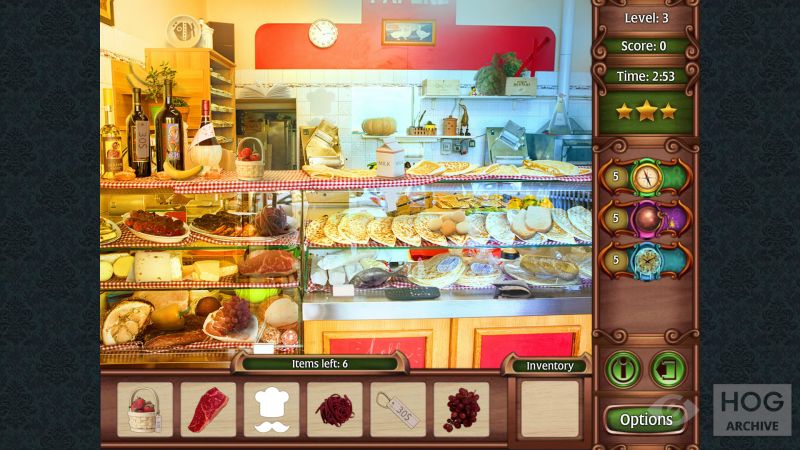Screen dimensions: 800x450
Task: Open the HOG Archive watermark logo
Action: point(751,410)
